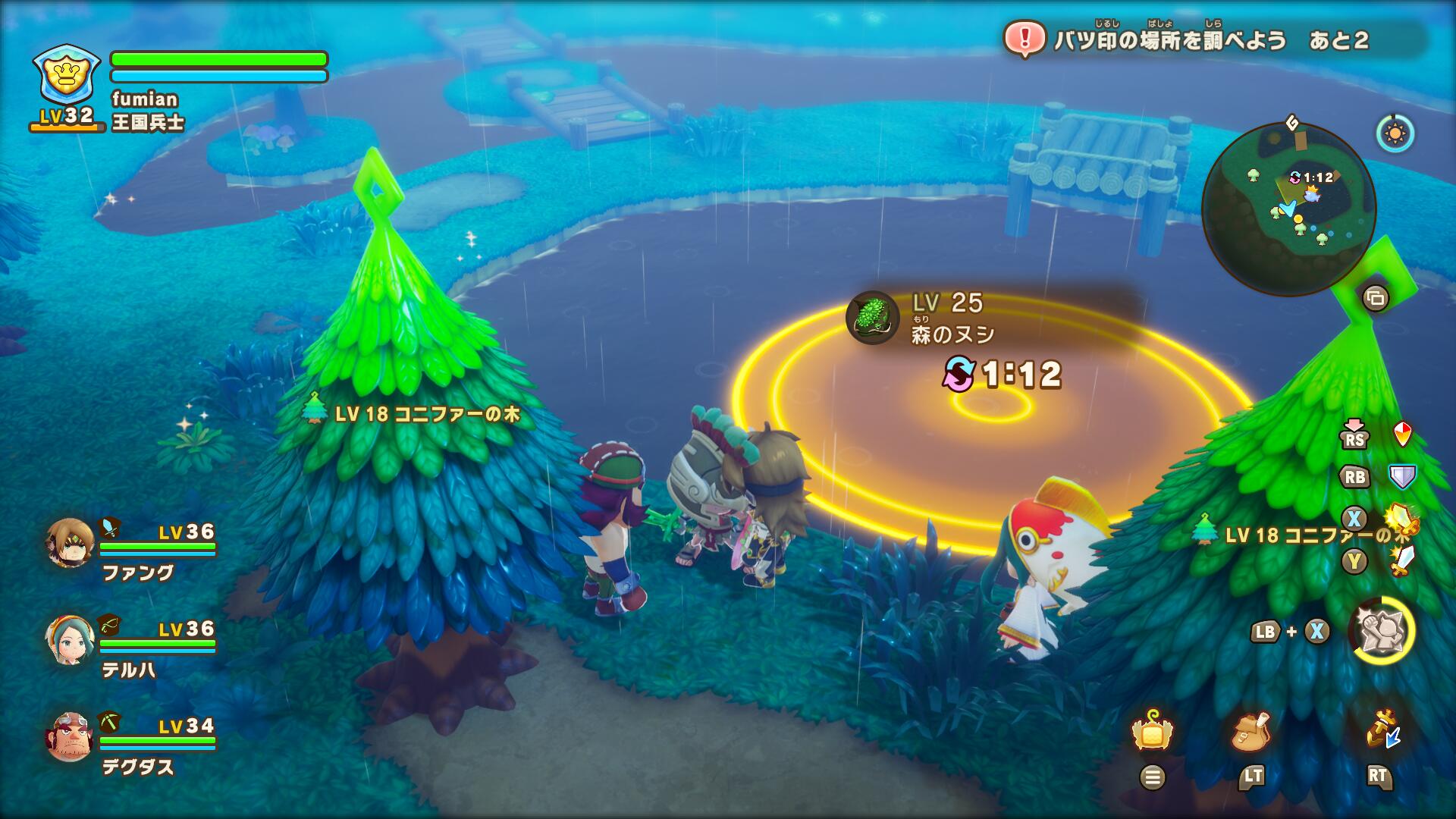
Task: Select the crowned boss marker on the minimap
Action: click(x=1310, y=194)
